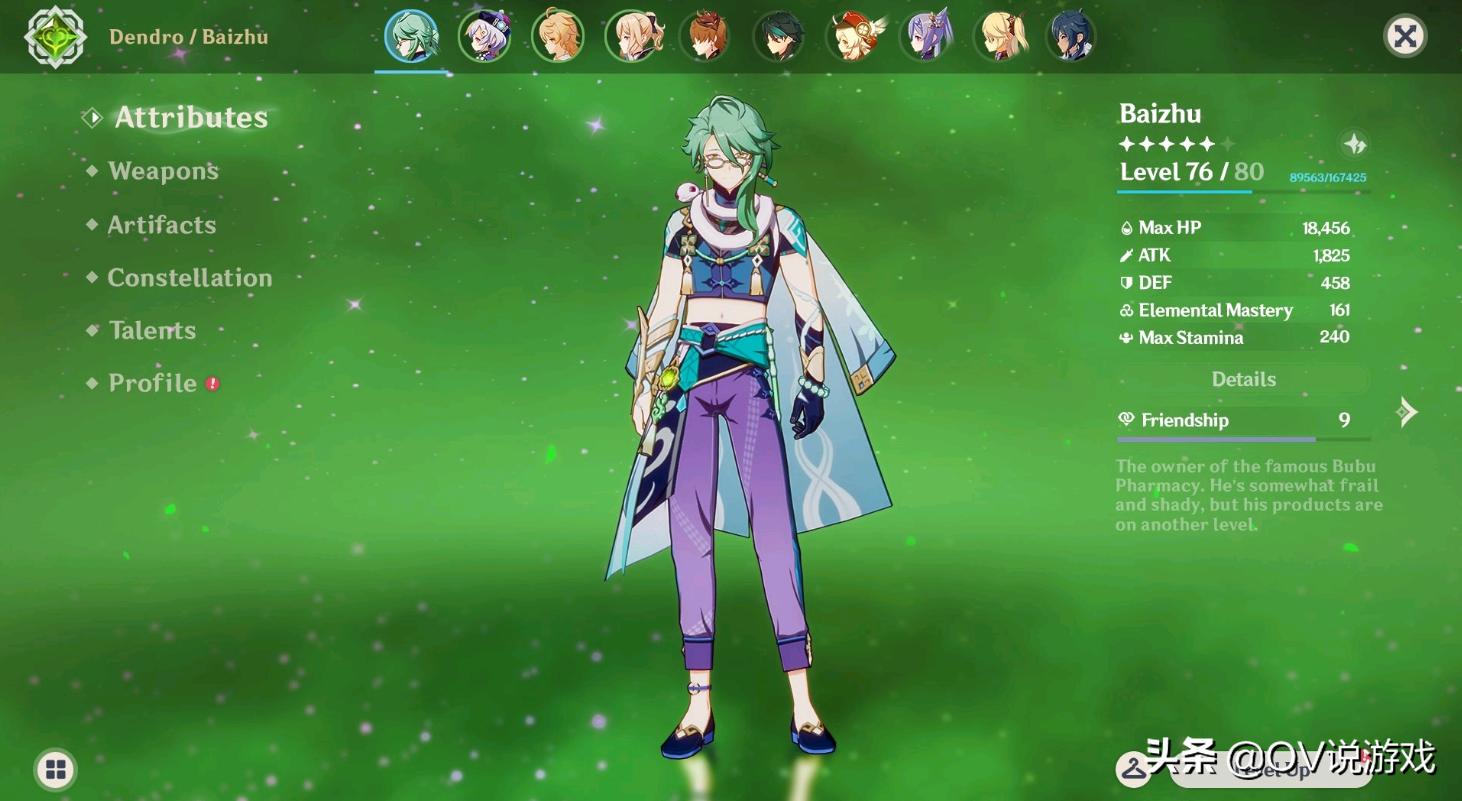Viewport: 1462px width, 801px height.
Task: Open the Attributes section
Action: [x=190, y=118]
